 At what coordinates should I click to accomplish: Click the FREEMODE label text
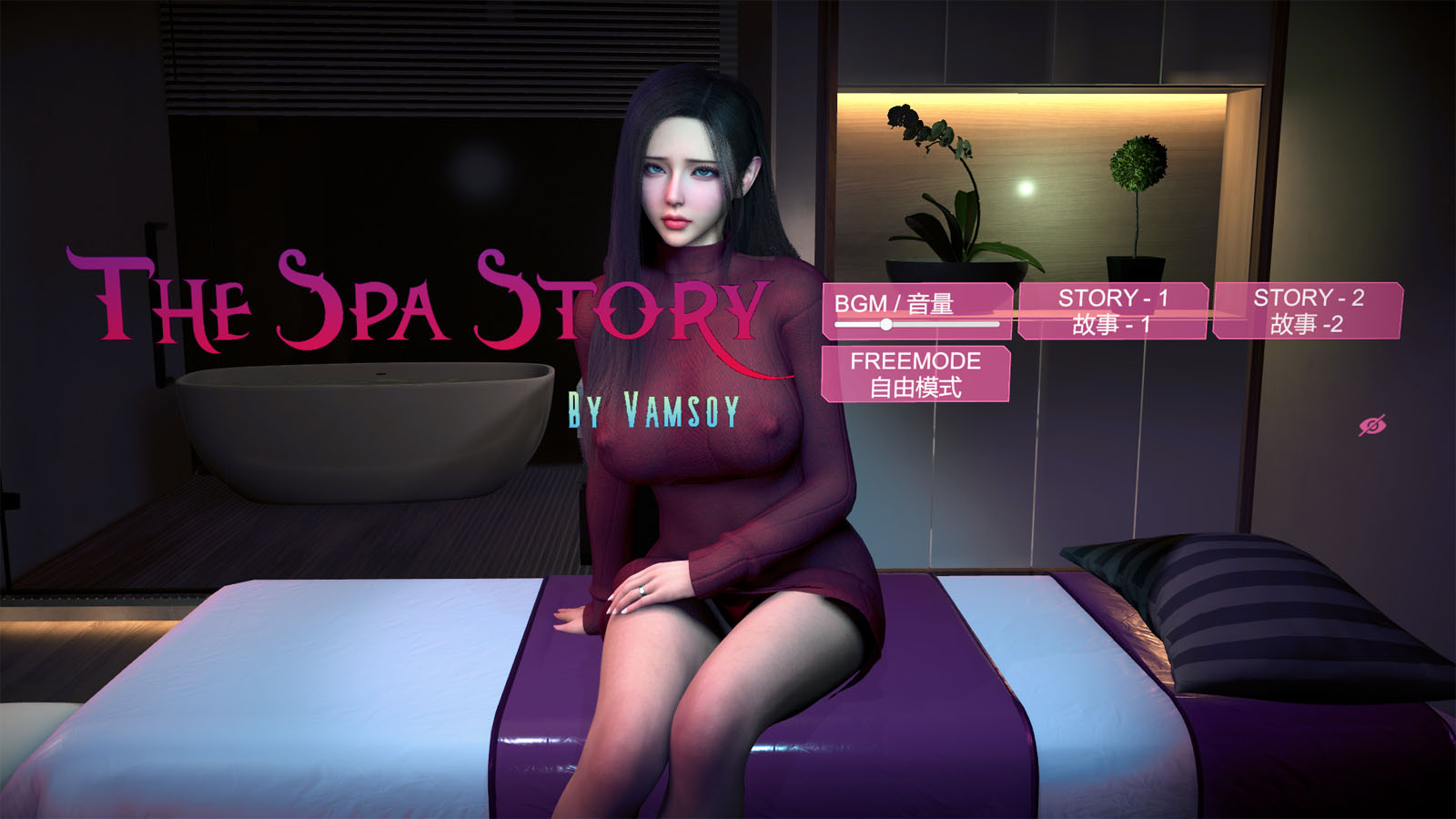tap(915, 361)
